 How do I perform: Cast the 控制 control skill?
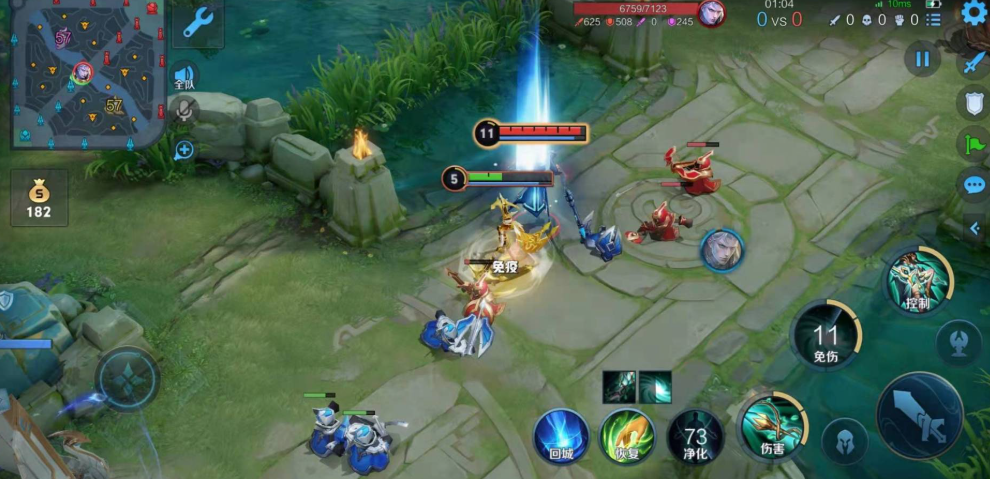tap(918, 281)
